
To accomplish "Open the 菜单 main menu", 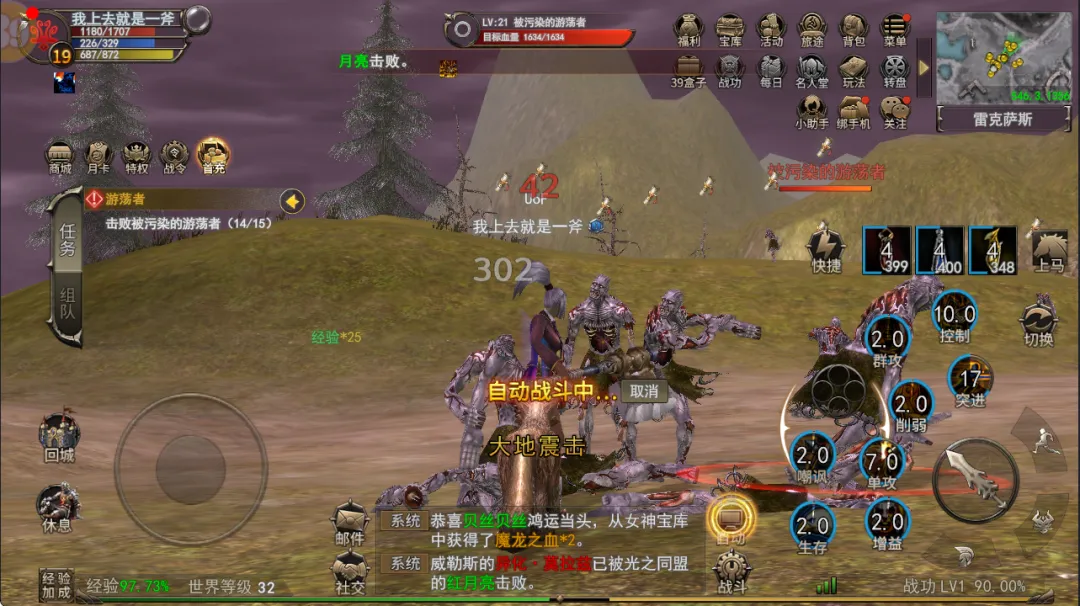I will pyautogui.click(x=895, y=29).
